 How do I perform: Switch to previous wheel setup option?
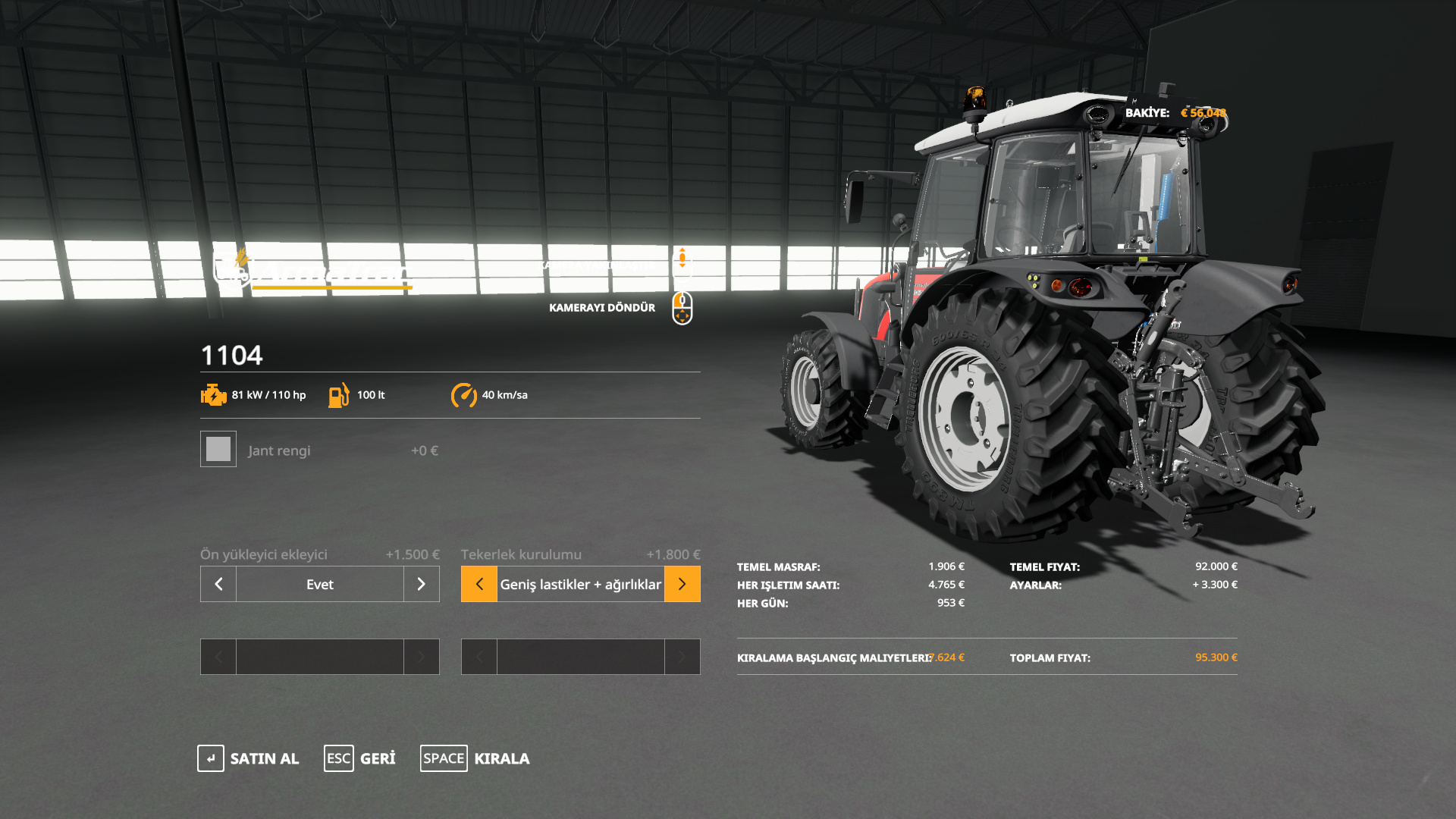click(x=479, y=584)
